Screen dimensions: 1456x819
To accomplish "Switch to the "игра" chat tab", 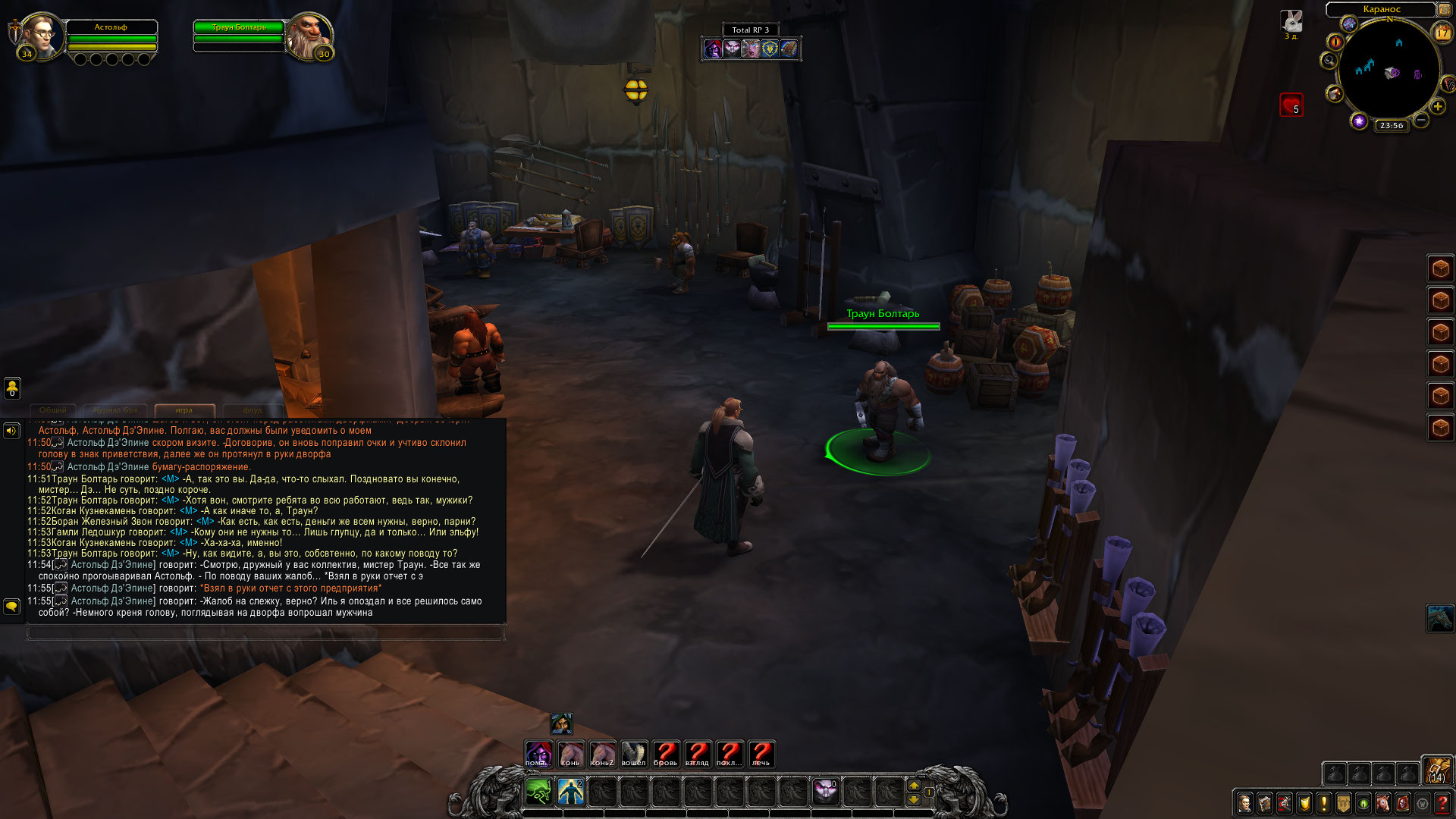I will click(184, 410).
